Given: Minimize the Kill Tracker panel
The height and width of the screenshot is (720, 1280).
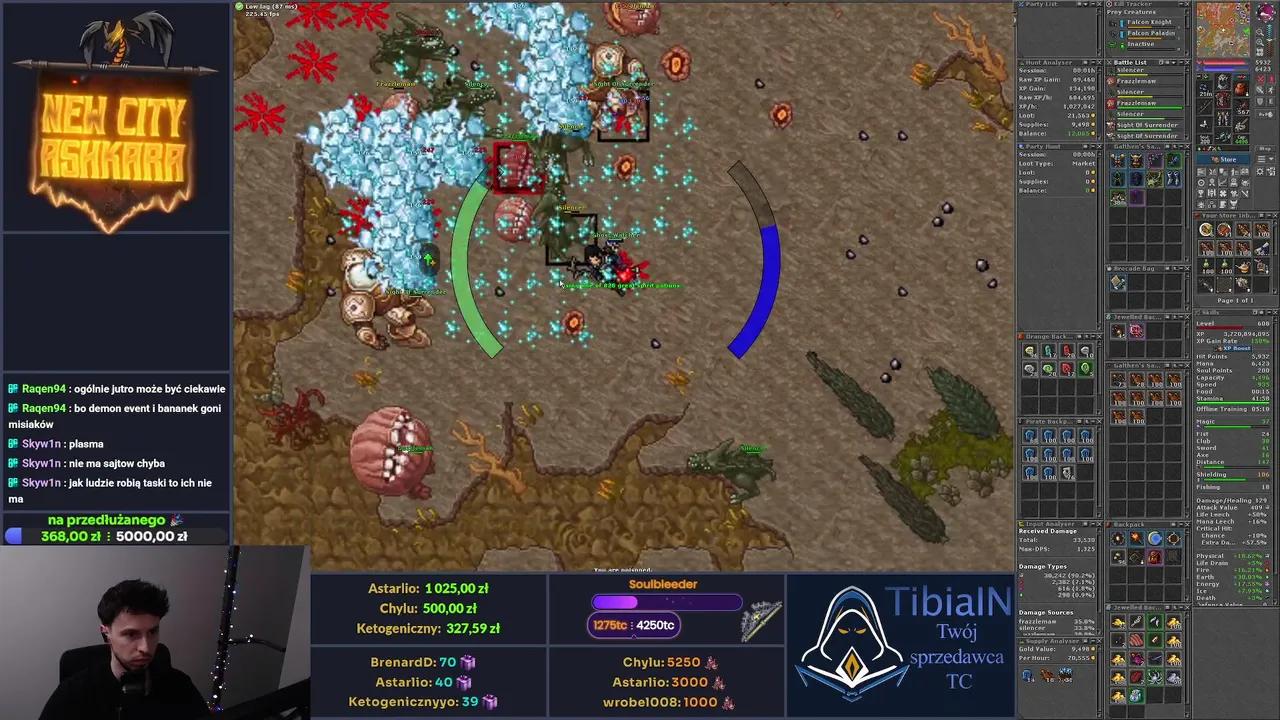Looking at the screenshot, I should coord(1181,4).
